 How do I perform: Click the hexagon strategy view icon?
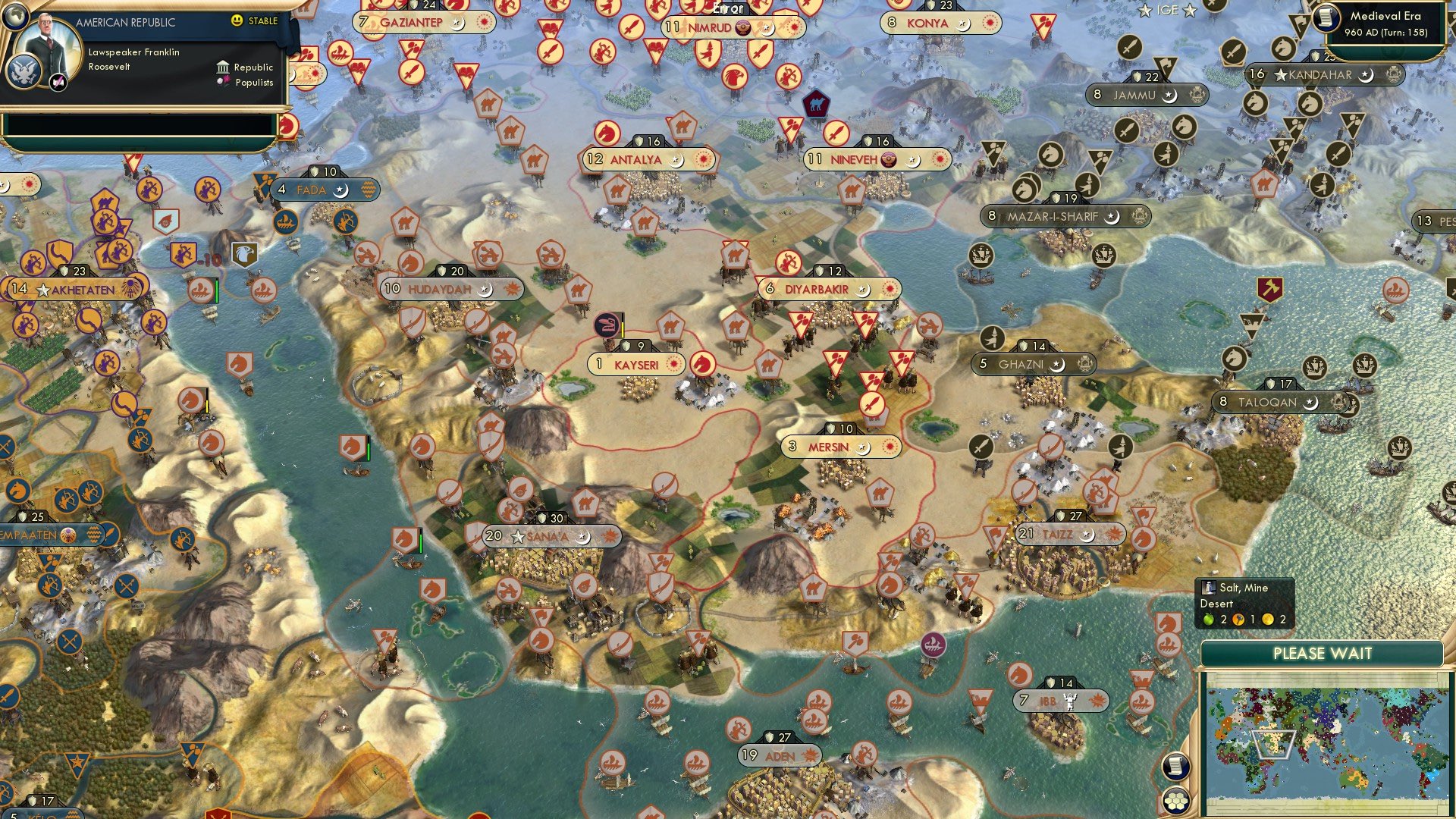(1176, 802)
